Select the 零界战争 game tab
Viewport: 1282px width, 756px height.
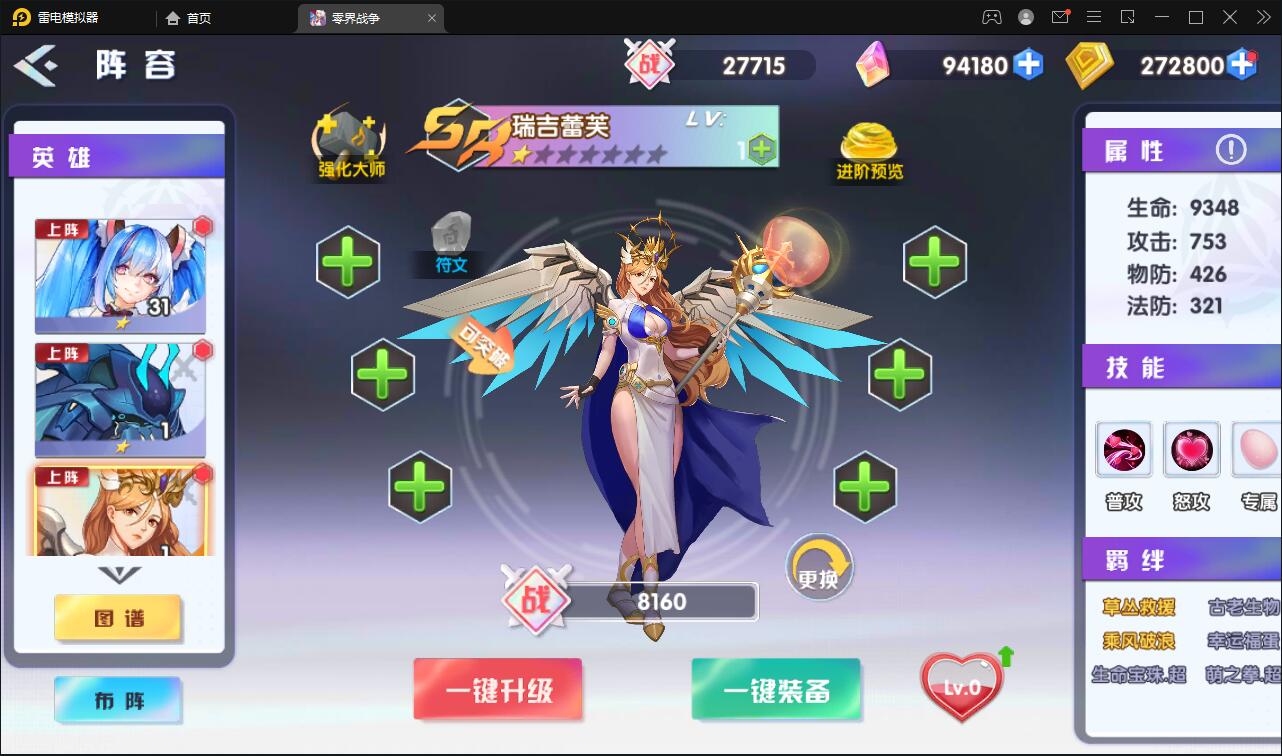point(362,17)
